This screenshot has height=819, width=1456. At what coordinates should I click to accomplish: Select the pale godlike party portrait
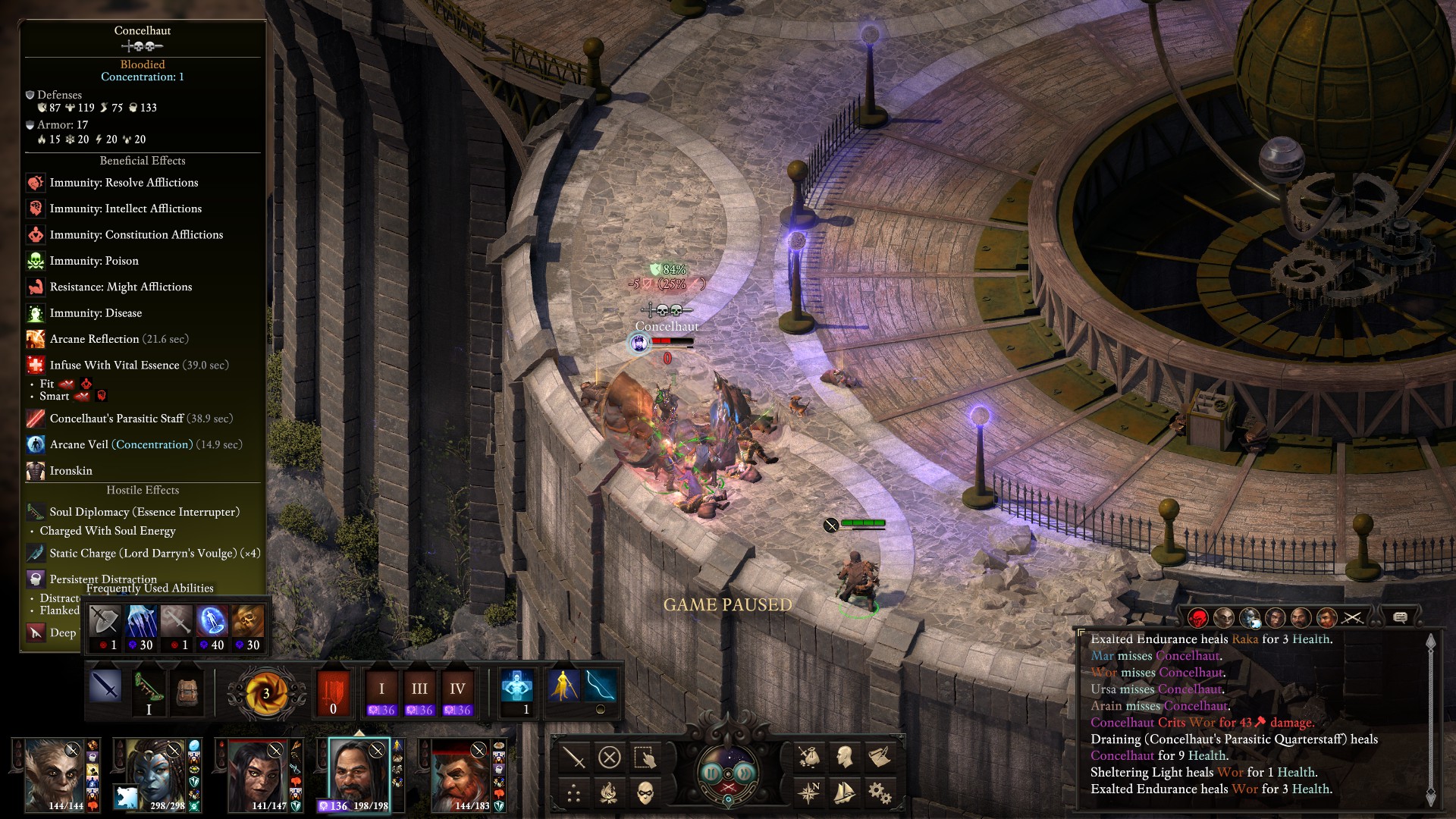[x=55, y=773]
